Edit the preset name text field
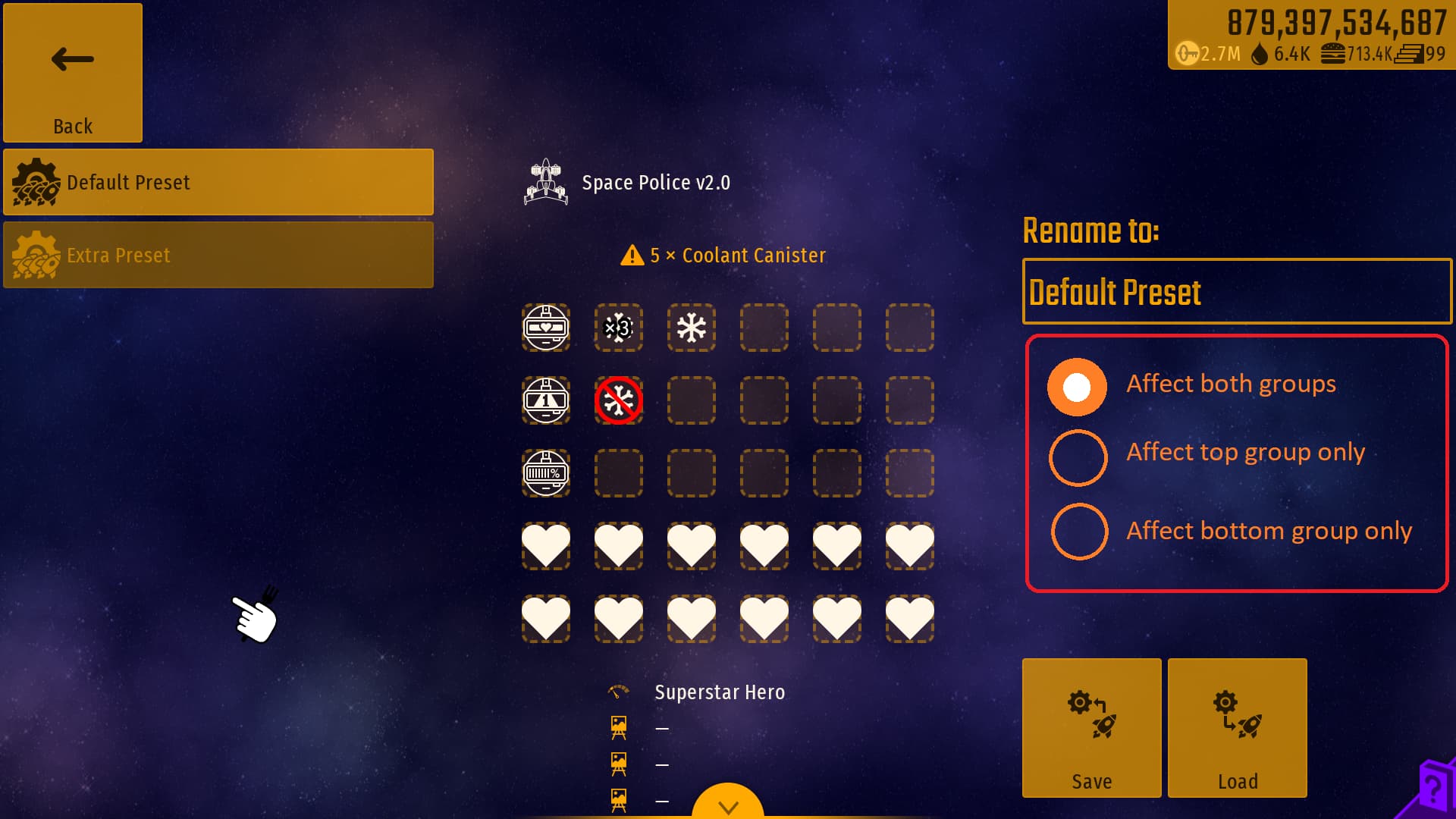This screenshot has height=819, width=1456. point(1237,292)
